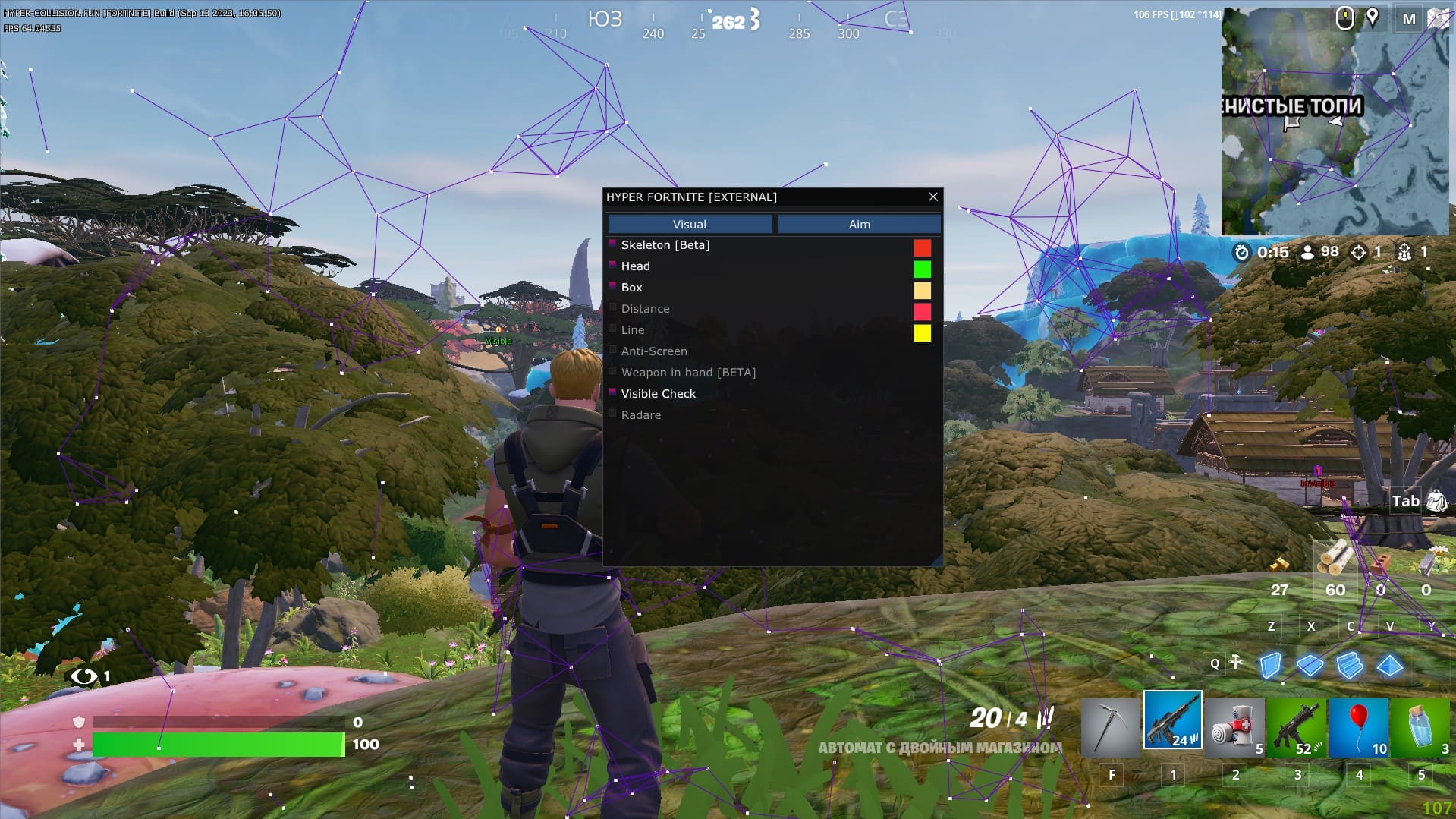This screenshot has width=1456, height=819.
Task: Select the wall building piece
Action: 1270,666
